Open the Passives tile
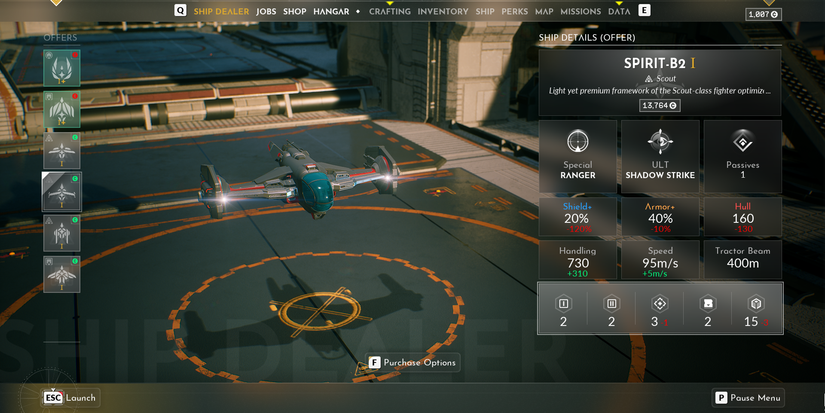This screenshot has height=413, width=825. (742, 155)
